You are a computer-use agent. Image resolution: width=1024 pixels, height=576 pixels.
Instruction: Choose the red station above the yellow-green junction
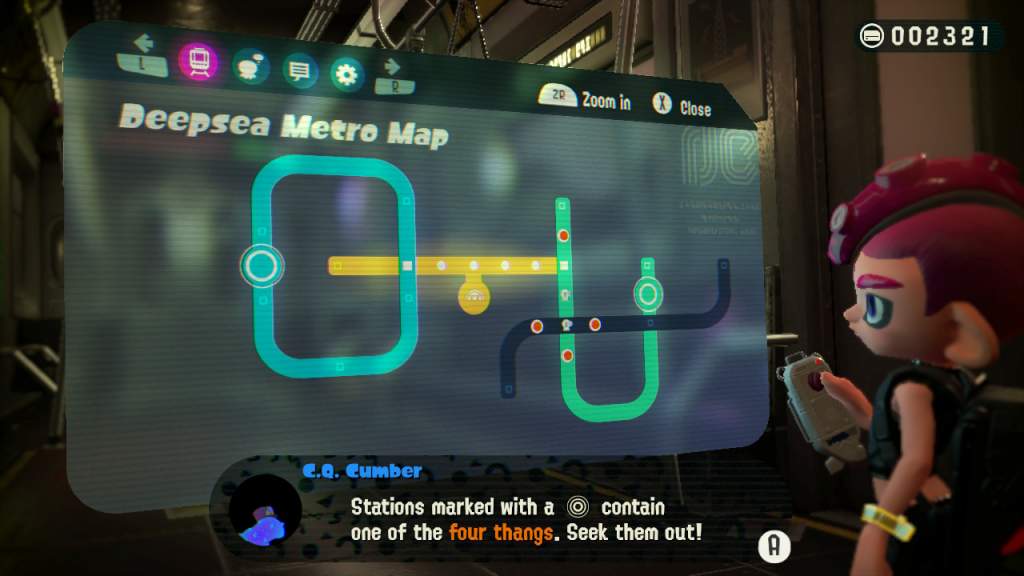(x=563, y=236)
